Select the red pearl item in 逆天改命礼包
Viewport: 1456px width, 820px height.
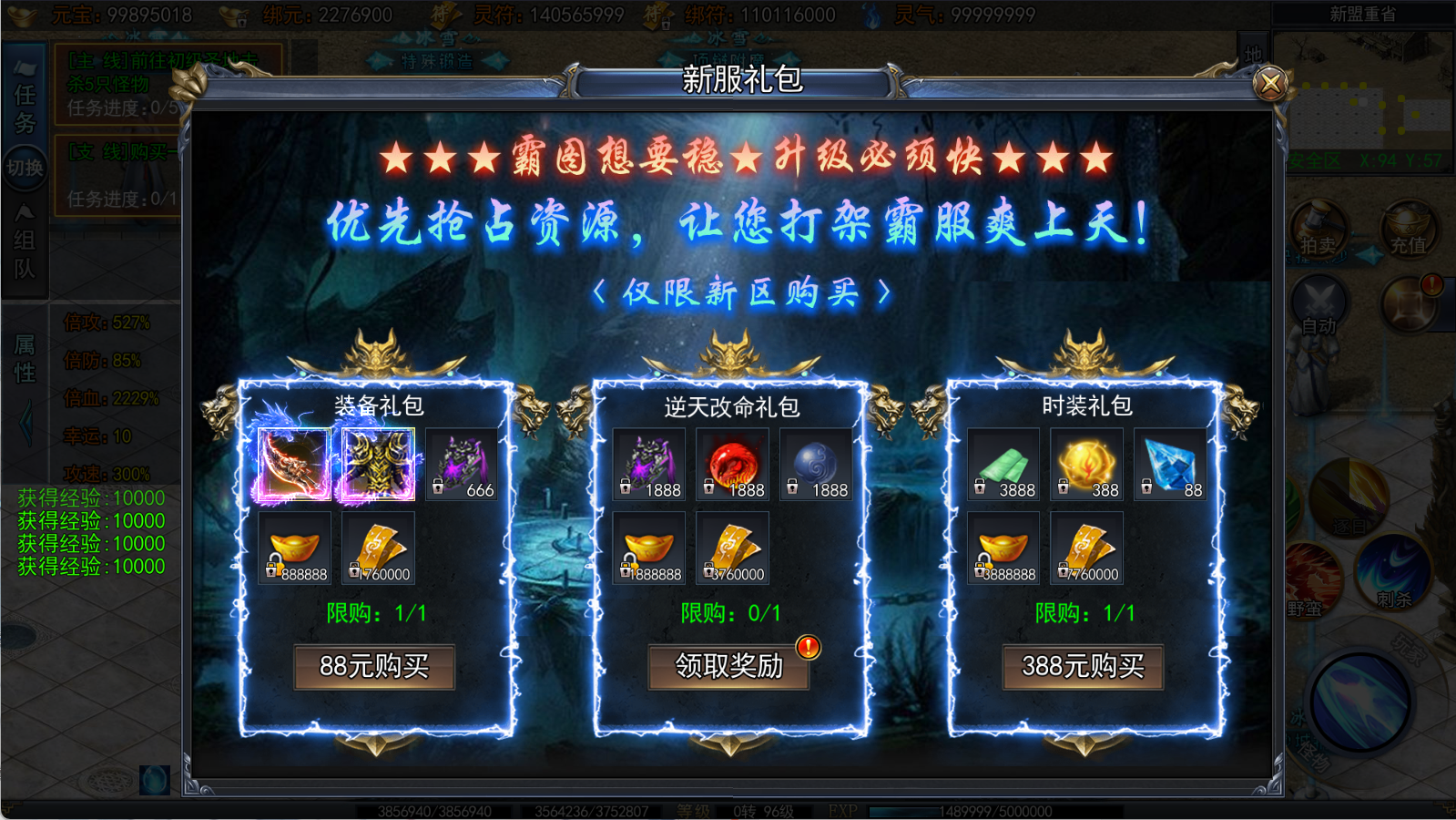tap(731, 463)
